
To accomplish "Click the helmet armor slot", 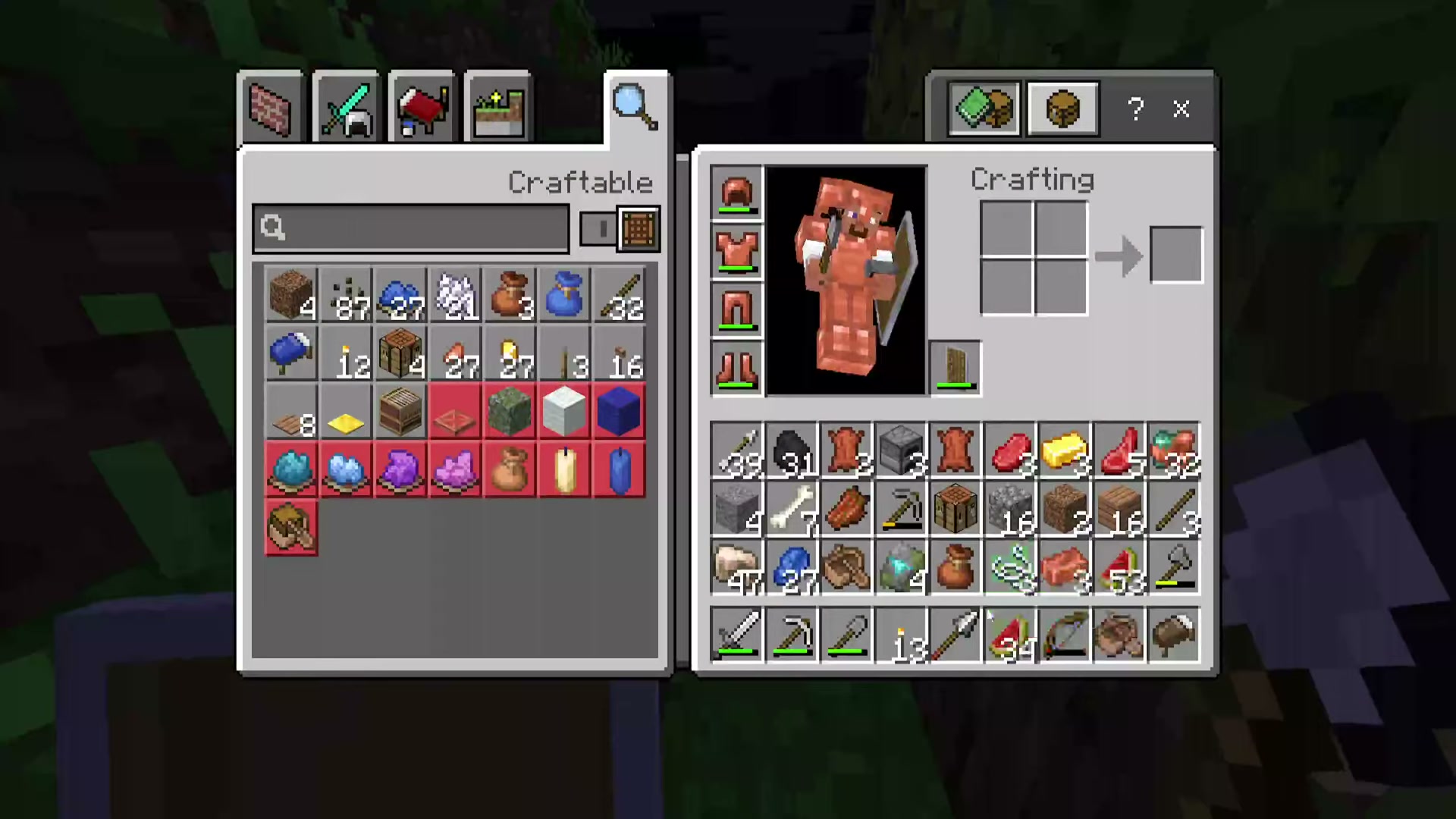I will coord(736,194).
